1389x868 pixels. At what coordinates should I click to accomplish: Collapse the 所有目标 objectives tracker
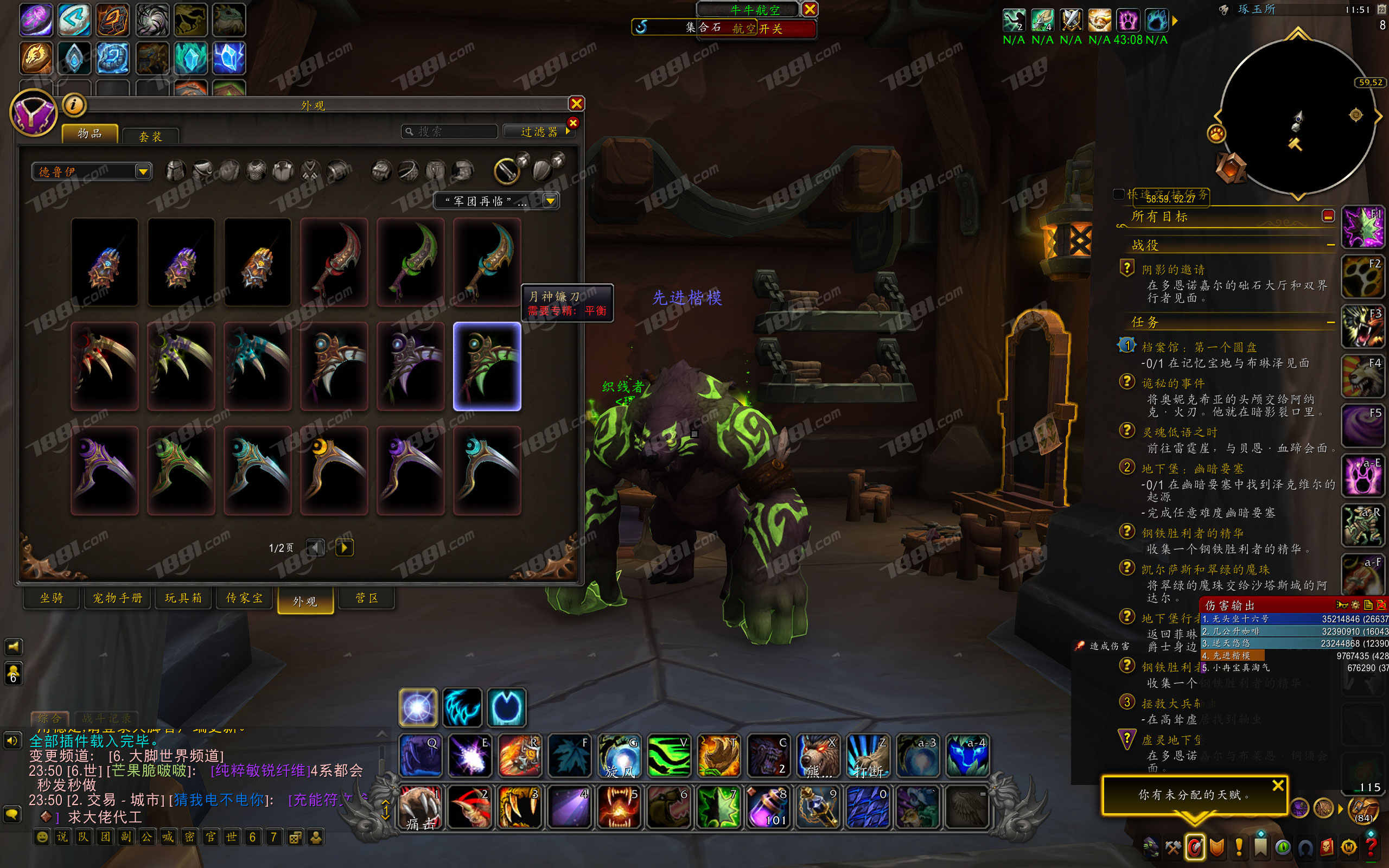point(1328,216)
